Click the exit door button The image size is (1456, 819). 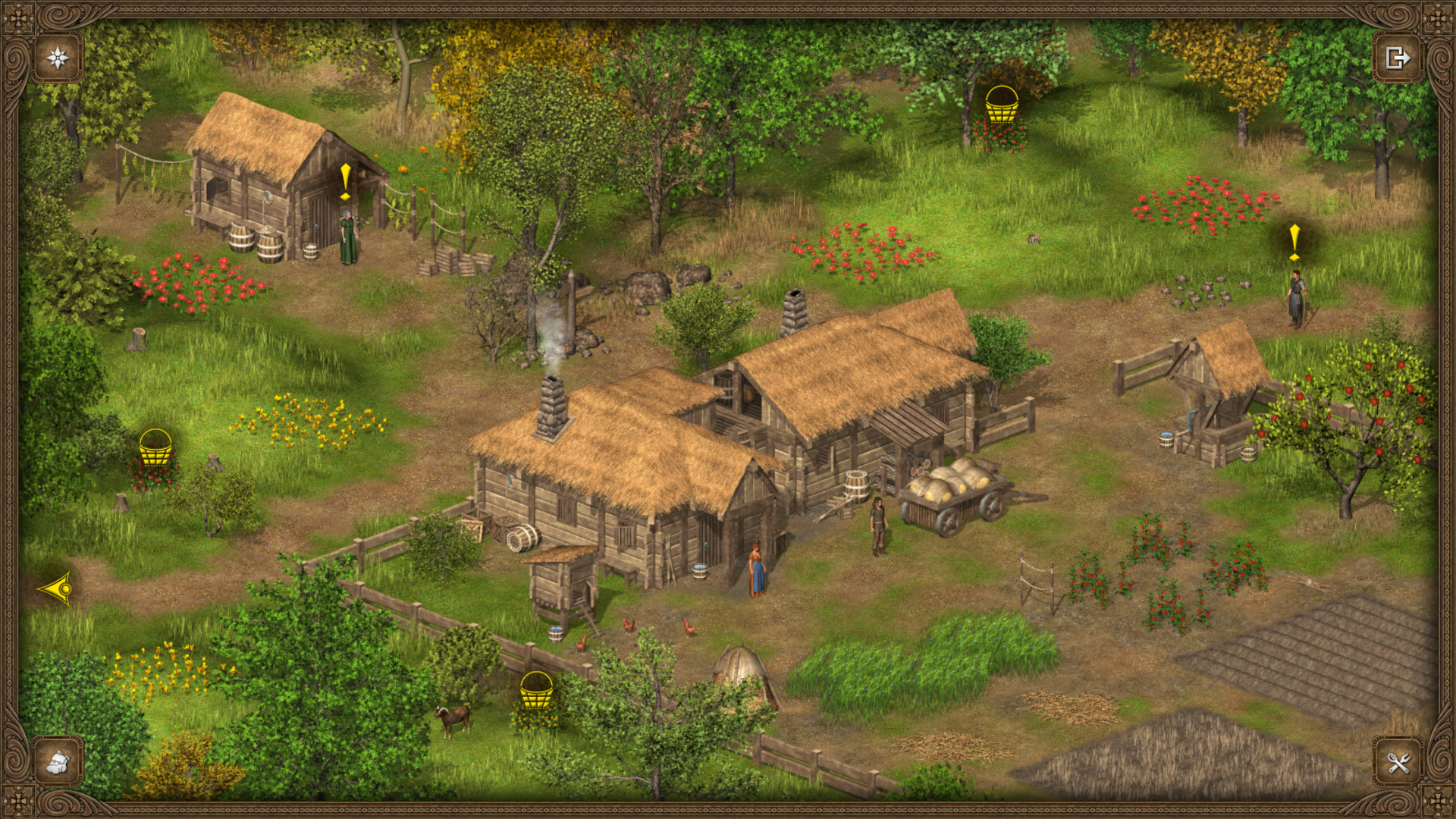[x=1398, y=58]
